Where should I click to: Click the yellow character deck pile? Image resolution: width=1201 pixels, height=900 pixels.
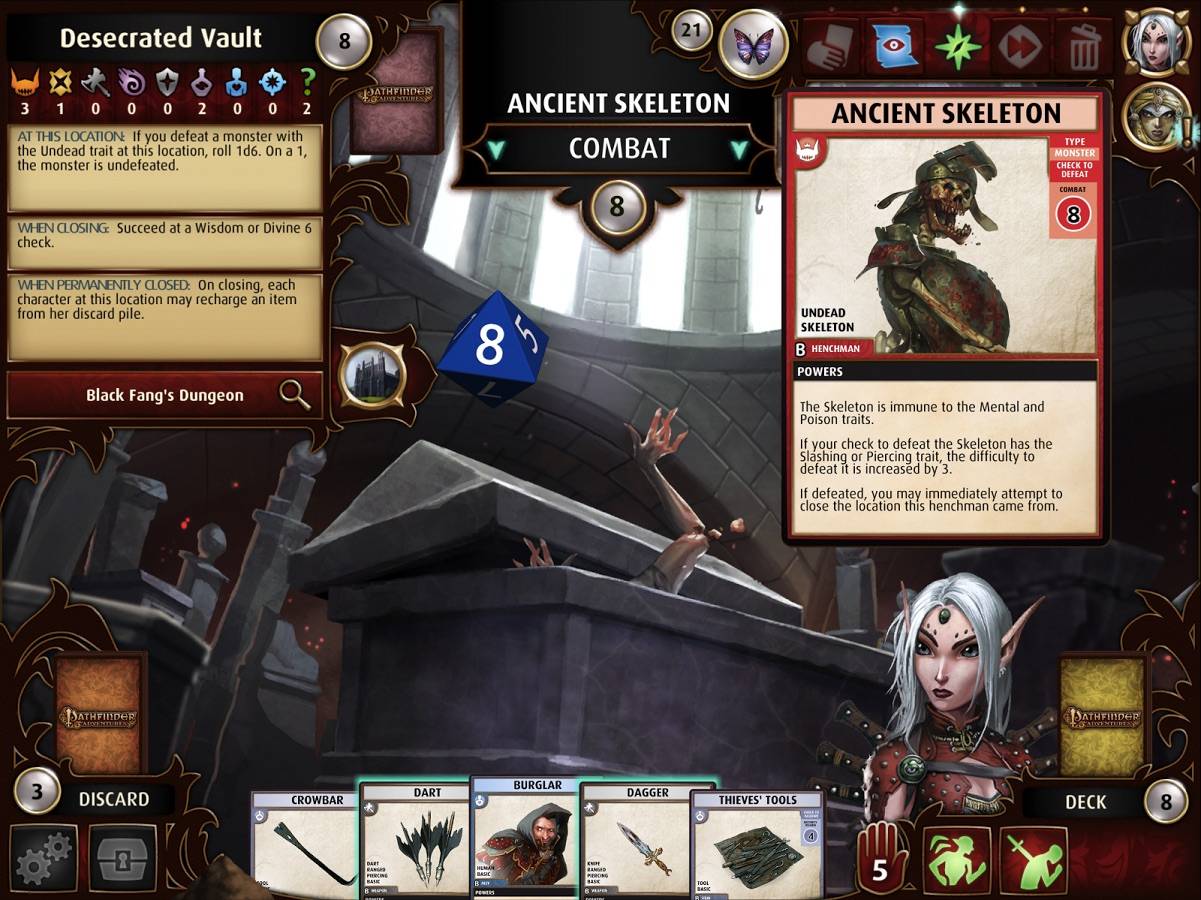(1102, 714)
